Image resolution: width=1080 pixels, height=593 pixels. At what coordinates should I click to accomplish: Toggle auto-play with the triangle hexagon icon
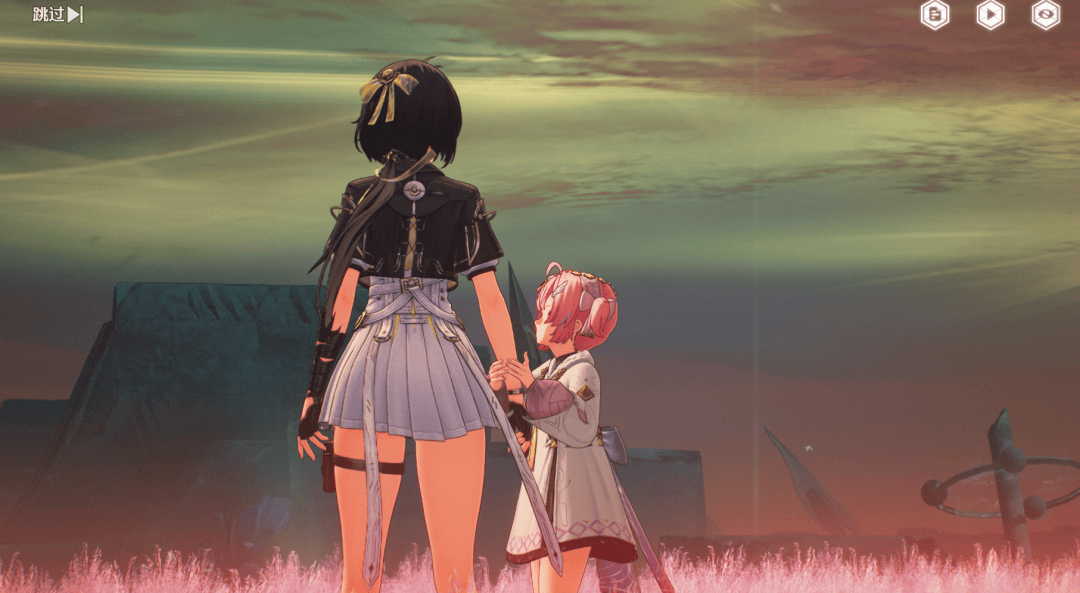point(990,14)
